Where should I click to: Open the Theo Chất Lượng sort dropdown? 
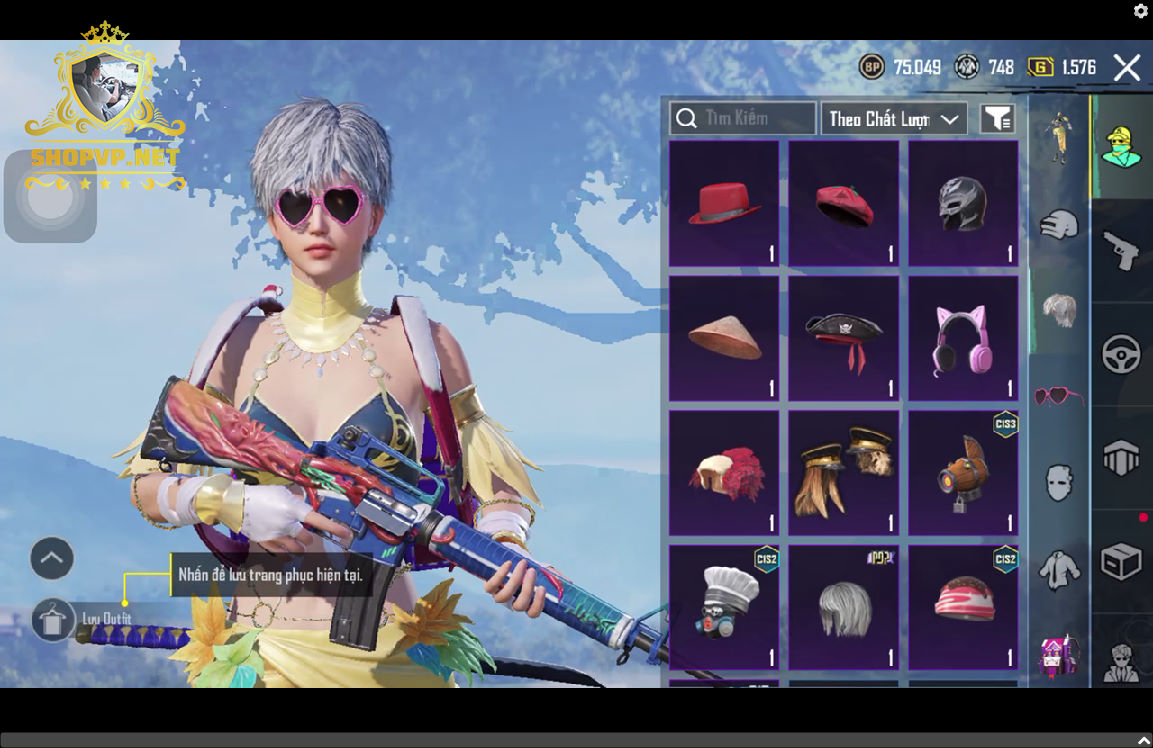(893, 119)
